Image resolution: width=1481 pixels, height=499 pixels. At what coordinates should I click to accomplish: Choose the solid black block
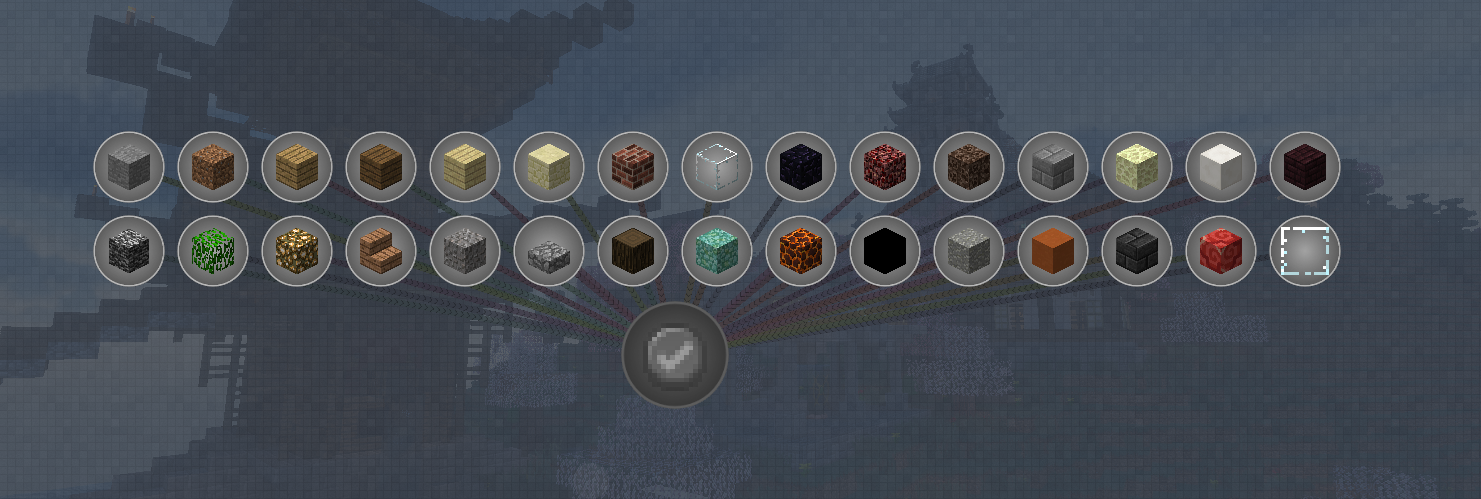coord(885,251)
